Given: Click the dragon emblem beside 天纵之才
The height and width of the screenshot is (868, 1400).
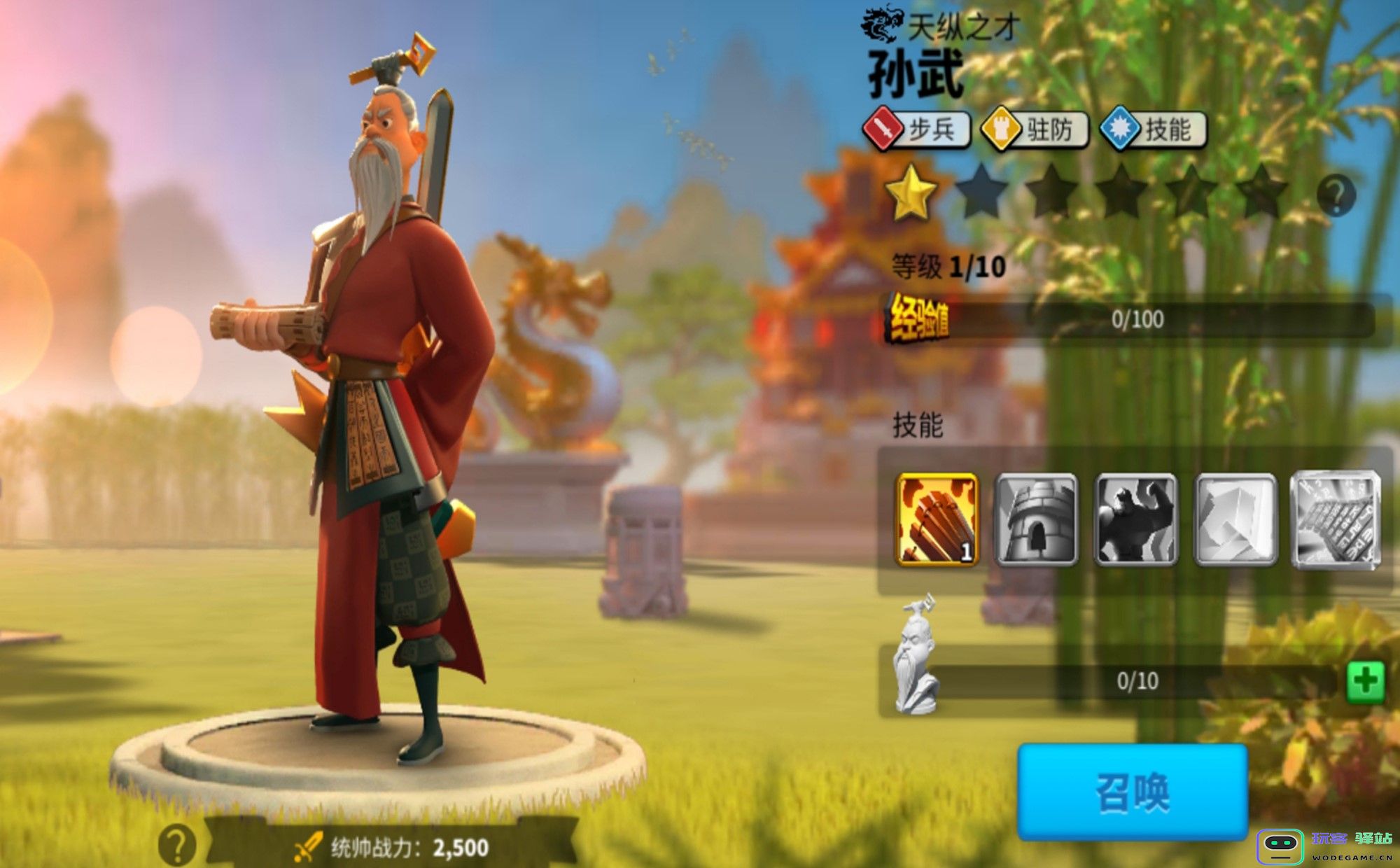Looking at the screenshot, I should coord(882,23).
